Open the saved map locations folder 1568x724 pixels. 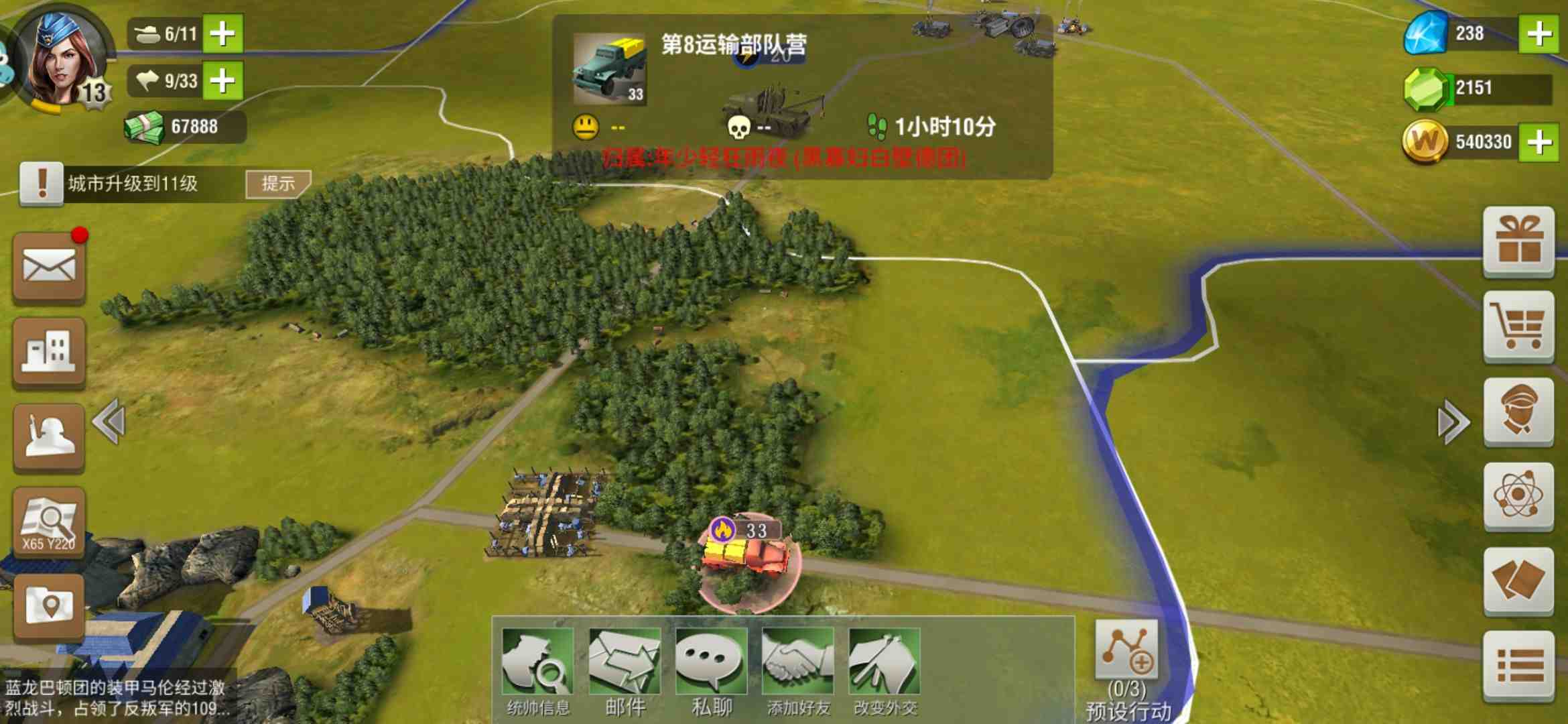pos(49,607)
